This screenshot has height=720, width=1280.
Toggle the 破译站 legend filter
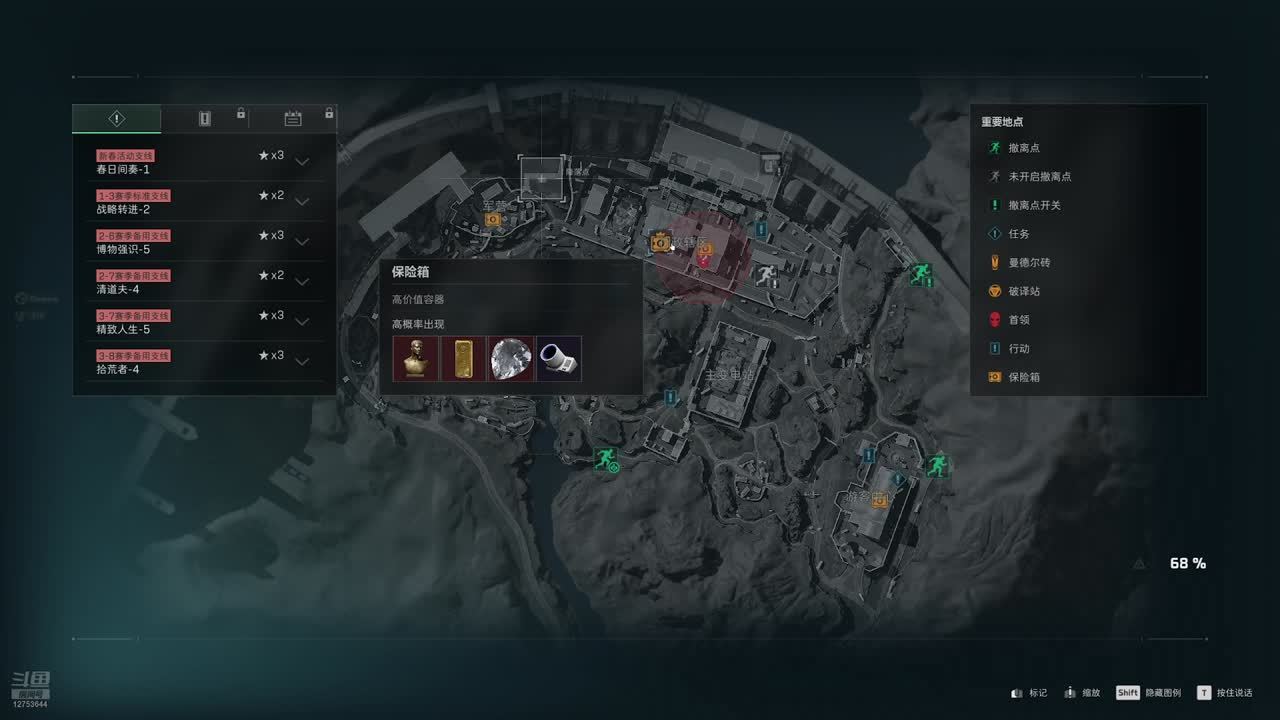click(x=1024, y=291)
